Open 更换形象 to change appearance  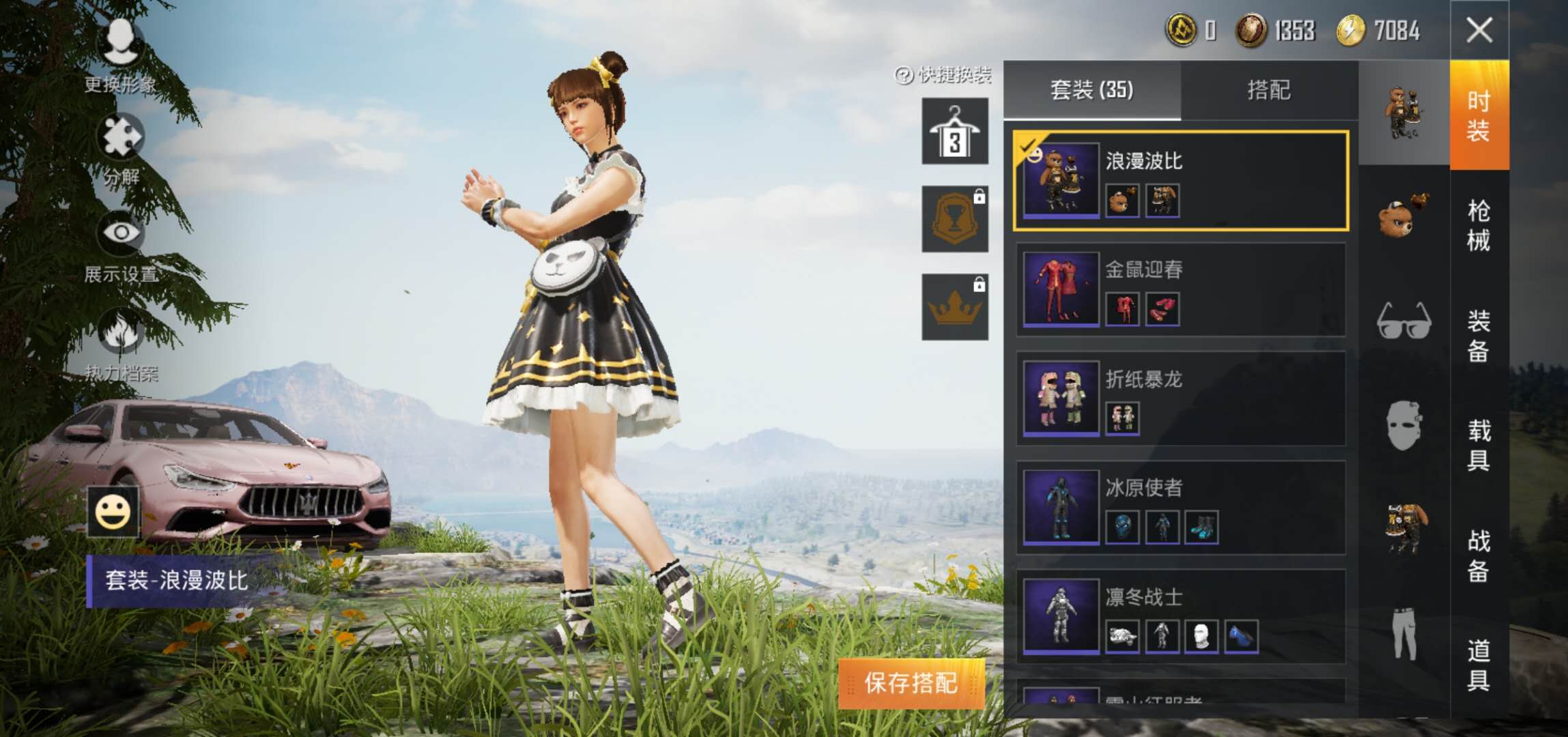(120, 55)
